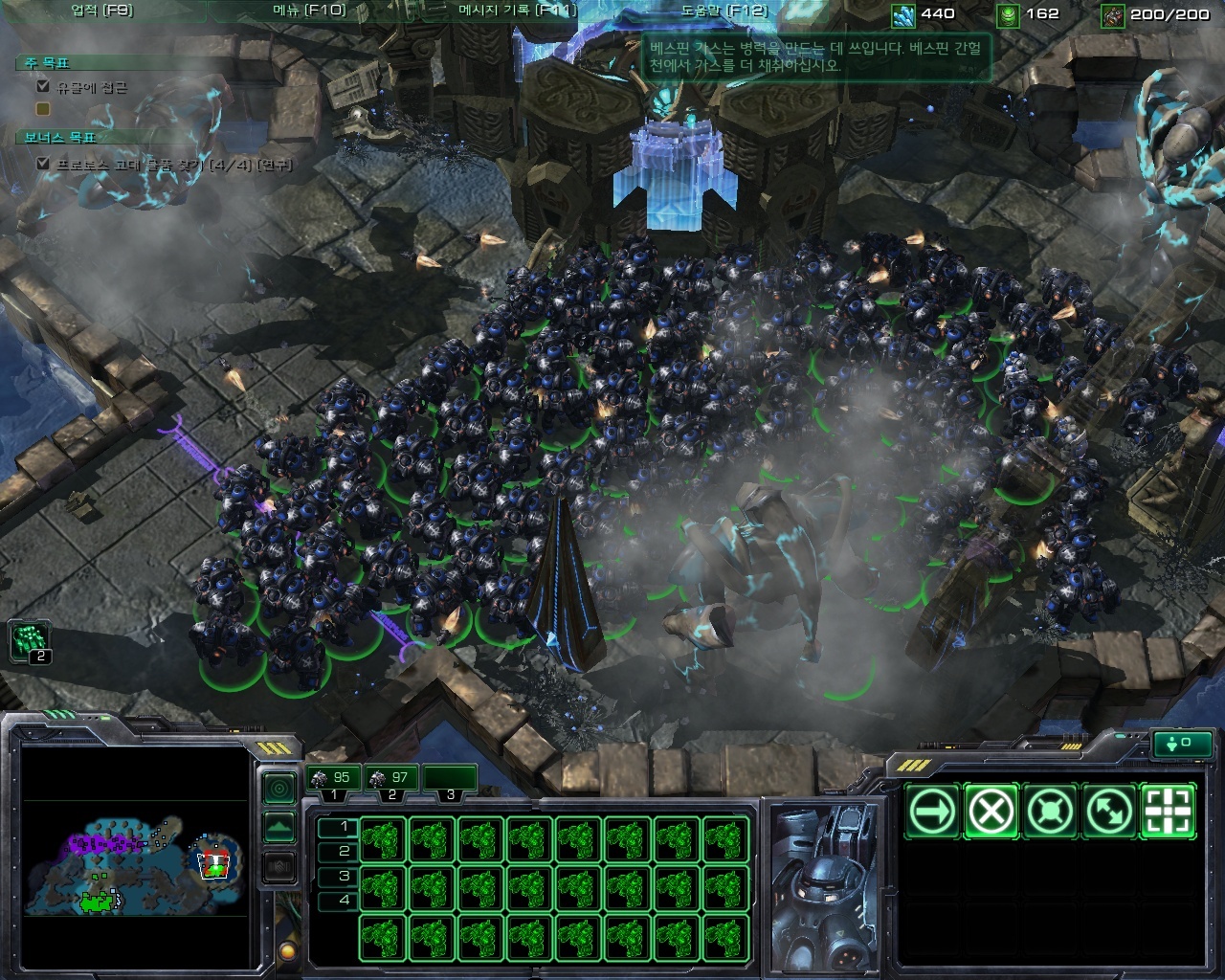The width and height of the screenshot is (1225, 980).
Task: Switch to selection page 2
Action: 338,851
